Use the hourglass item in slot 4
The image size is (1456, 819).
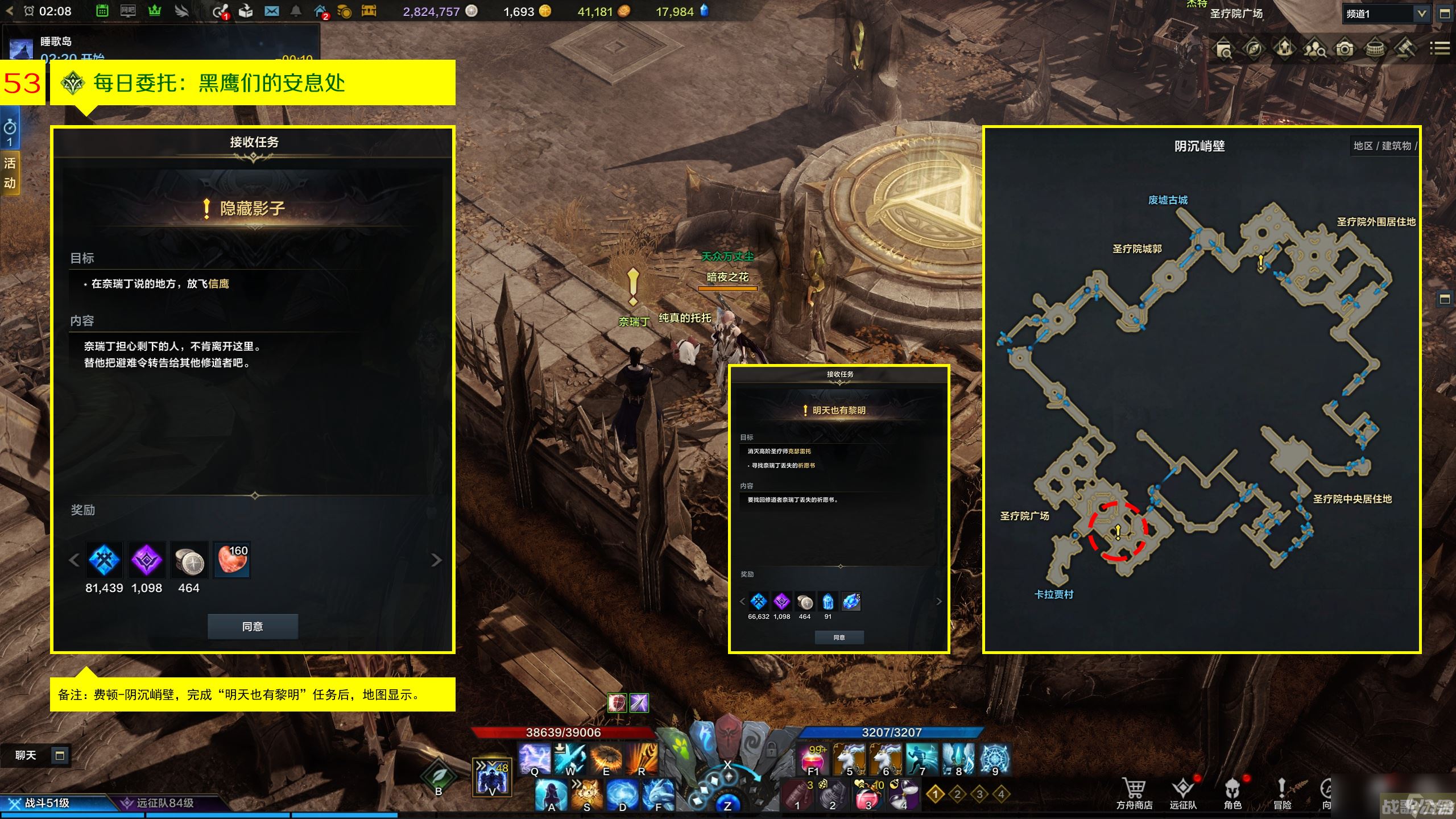[x=904, y=795]
